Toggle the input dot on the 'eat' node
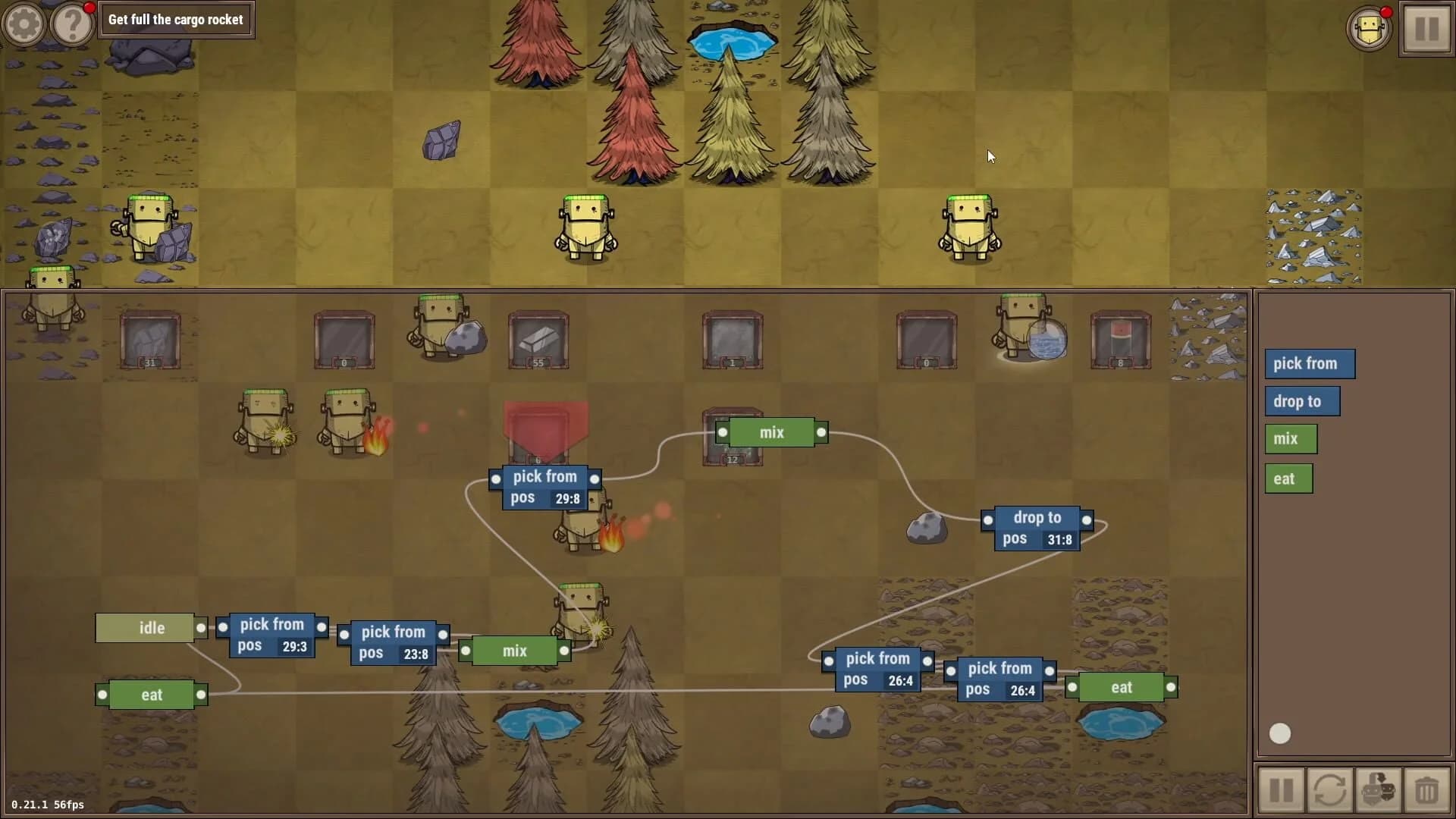The height and width of the screenshot is (819, 1456). [x=102, y=694]
